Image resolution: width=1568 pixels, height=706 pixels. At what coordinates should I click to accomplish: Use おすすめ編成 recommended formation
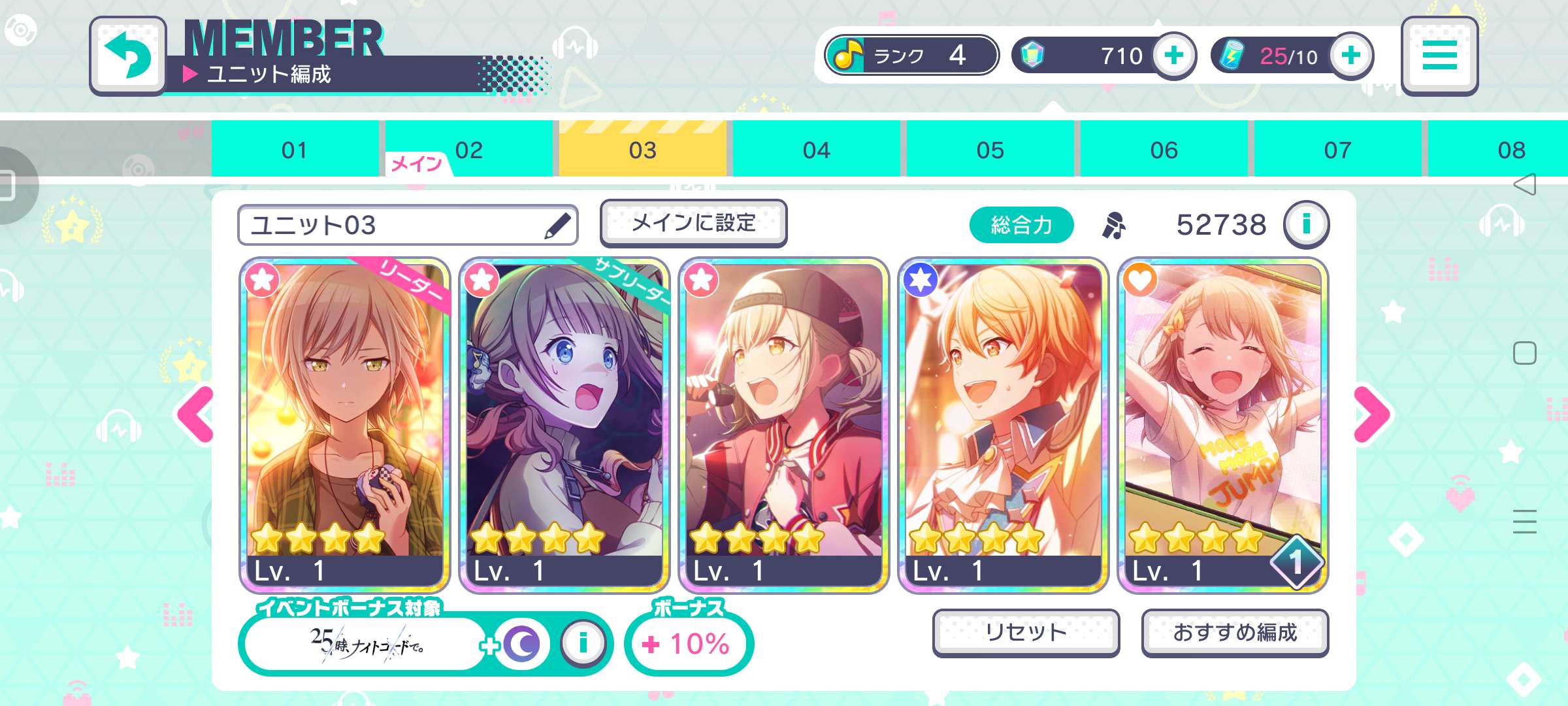1235,632
